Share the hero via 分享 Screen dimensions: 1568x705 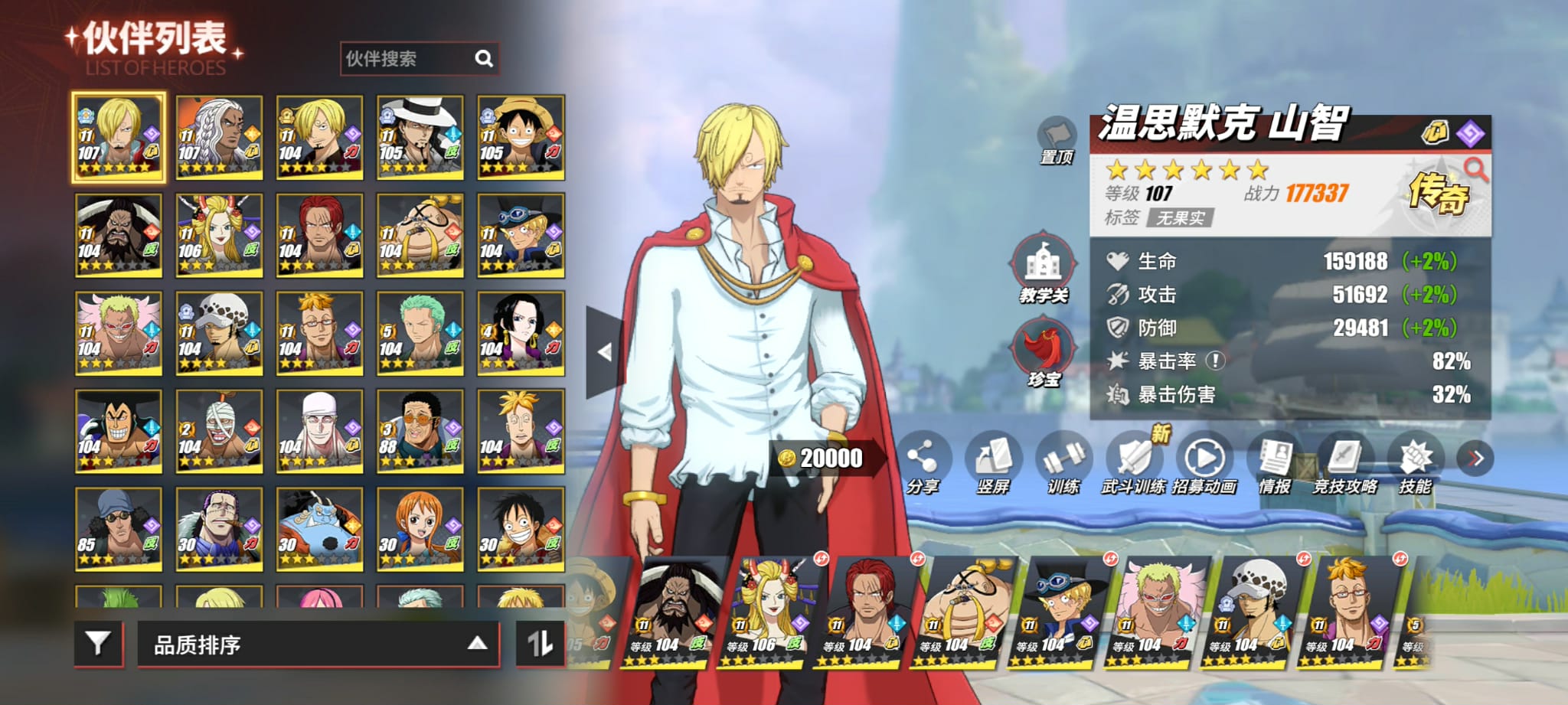923,461
